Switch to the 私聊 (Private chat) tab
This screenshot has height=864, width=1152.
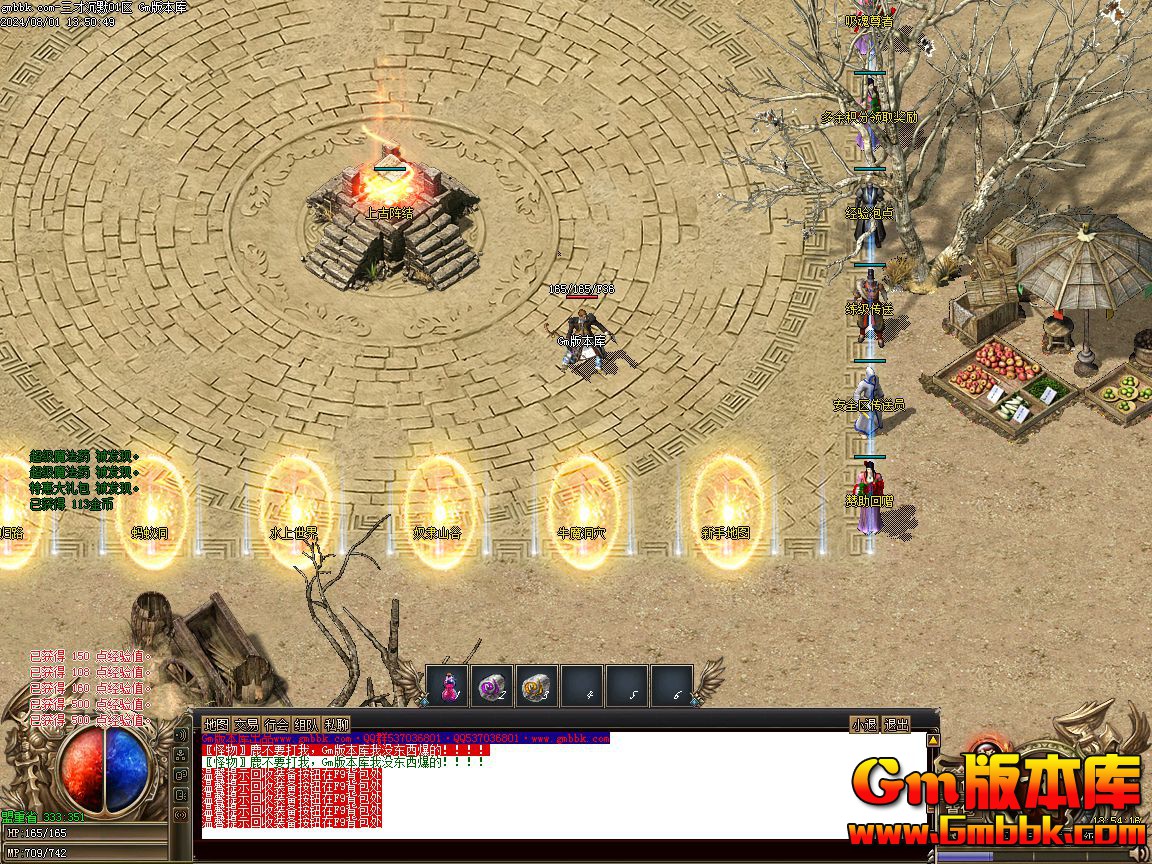point(337,724)
